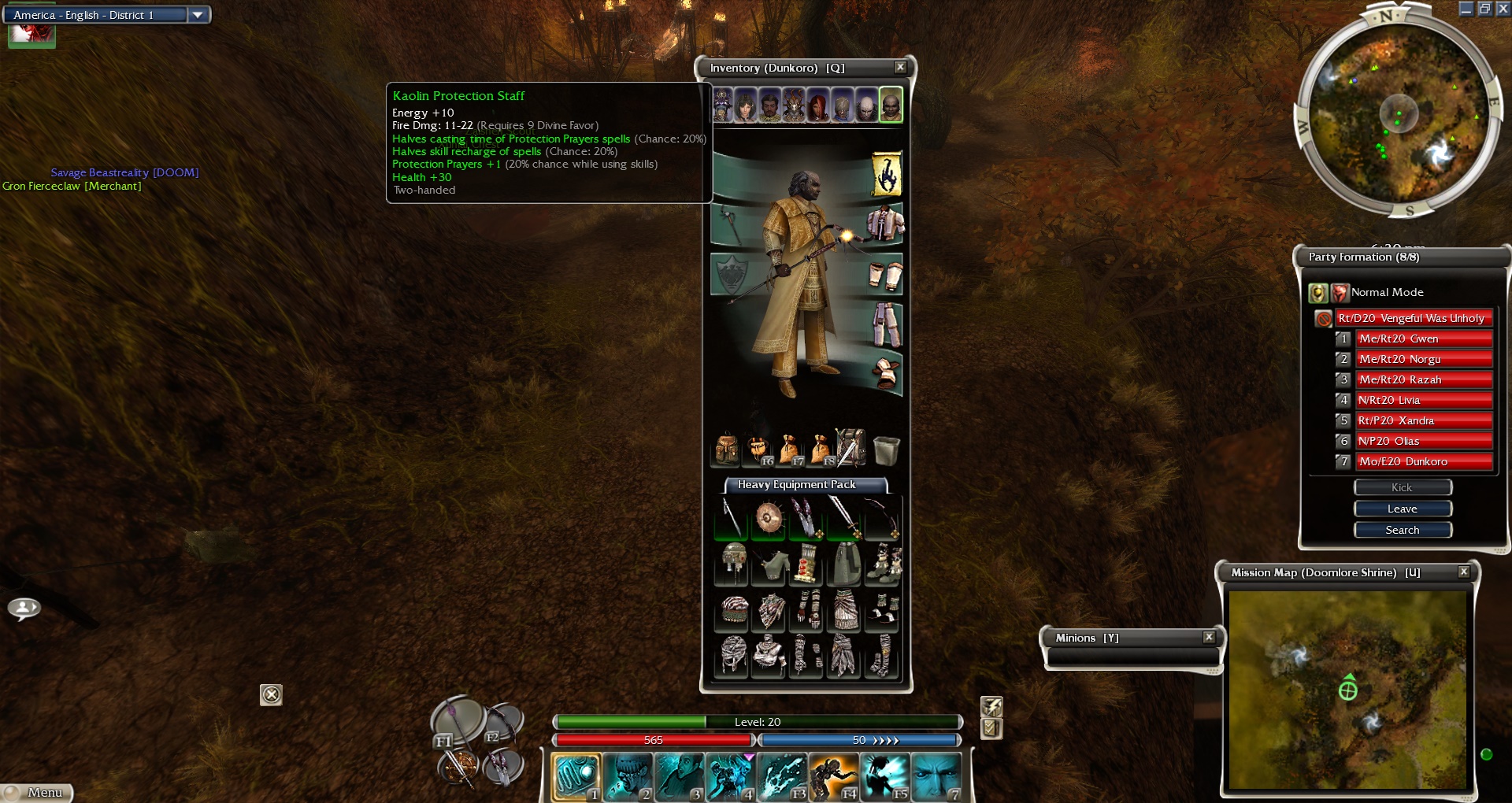Choose Rt/P20 Xandra in party list
The image size is (1512, 803).
1423,421
